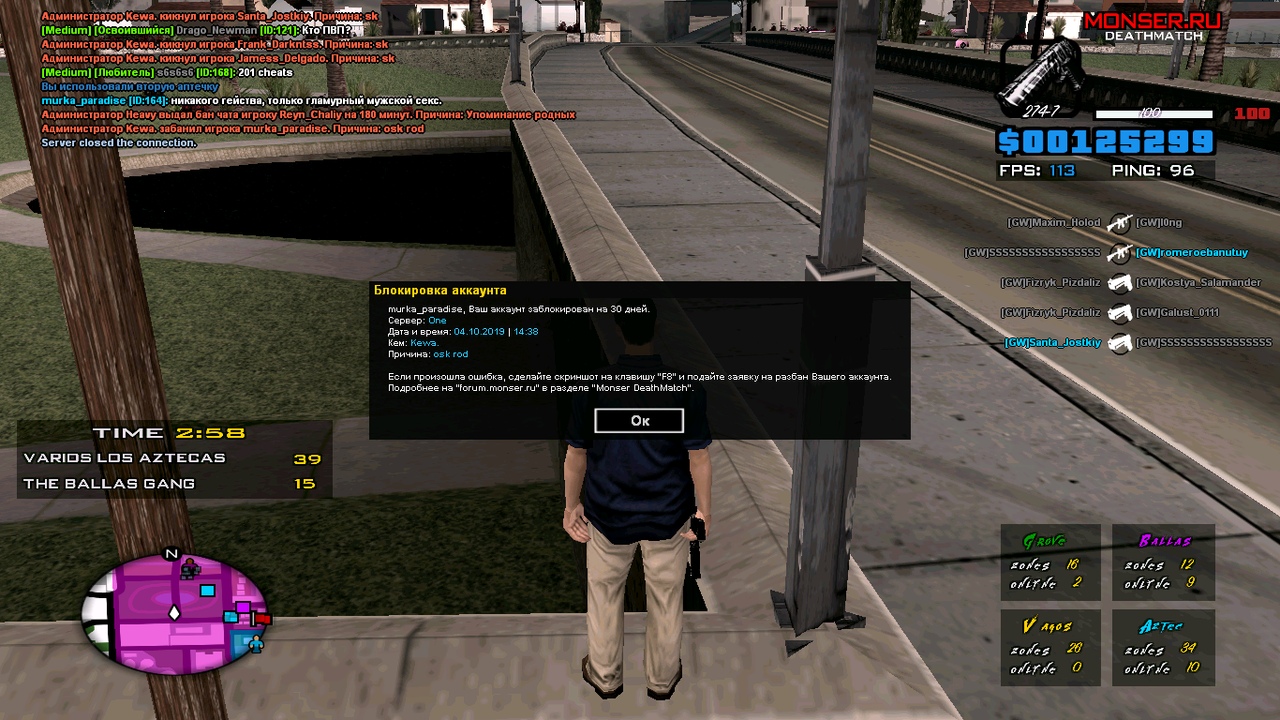Confirm the account ban dialog with Ок

coord(639,421)
